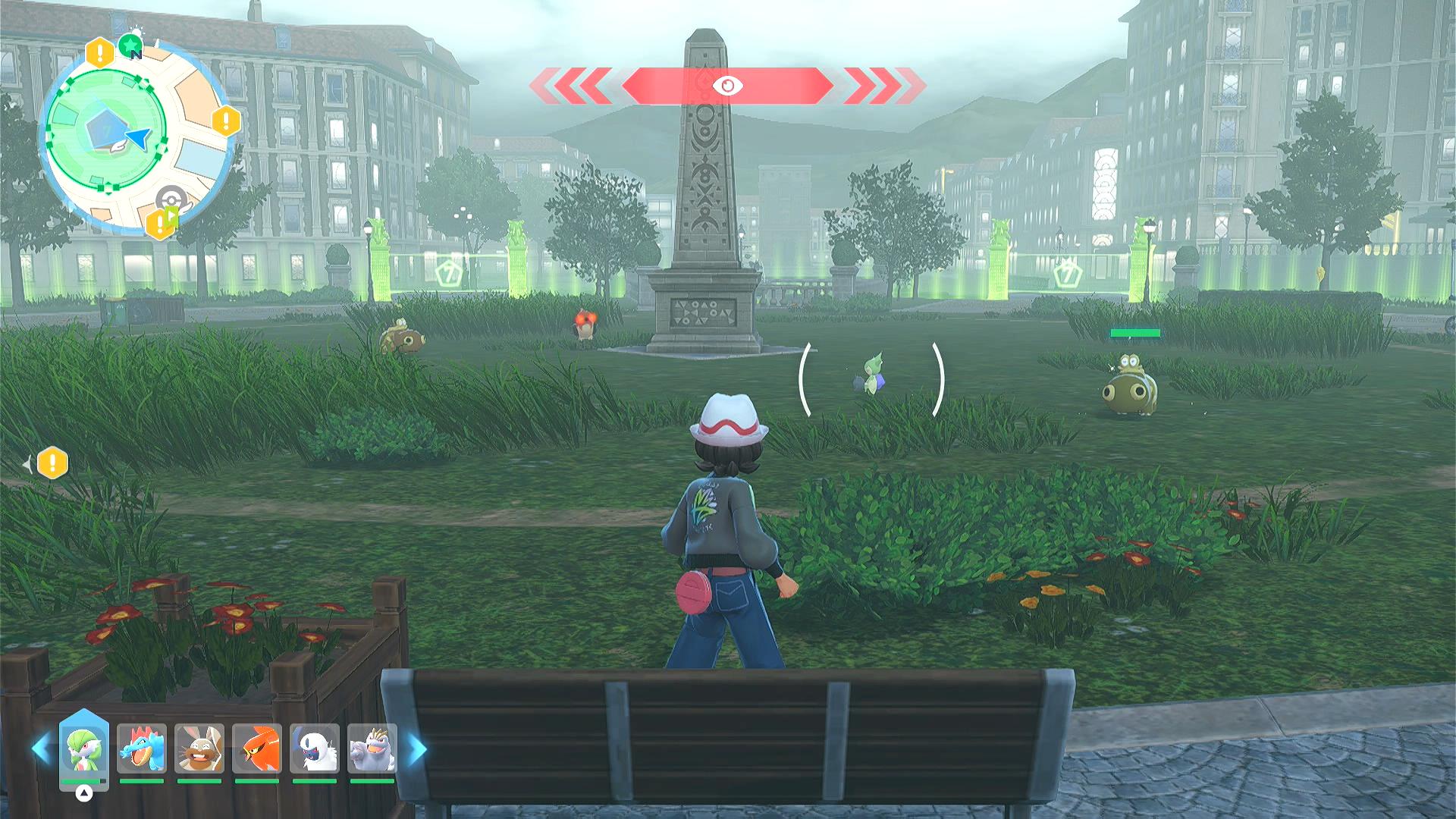
Task: Choose Machamp from the party bar
Action: point(372,749)
